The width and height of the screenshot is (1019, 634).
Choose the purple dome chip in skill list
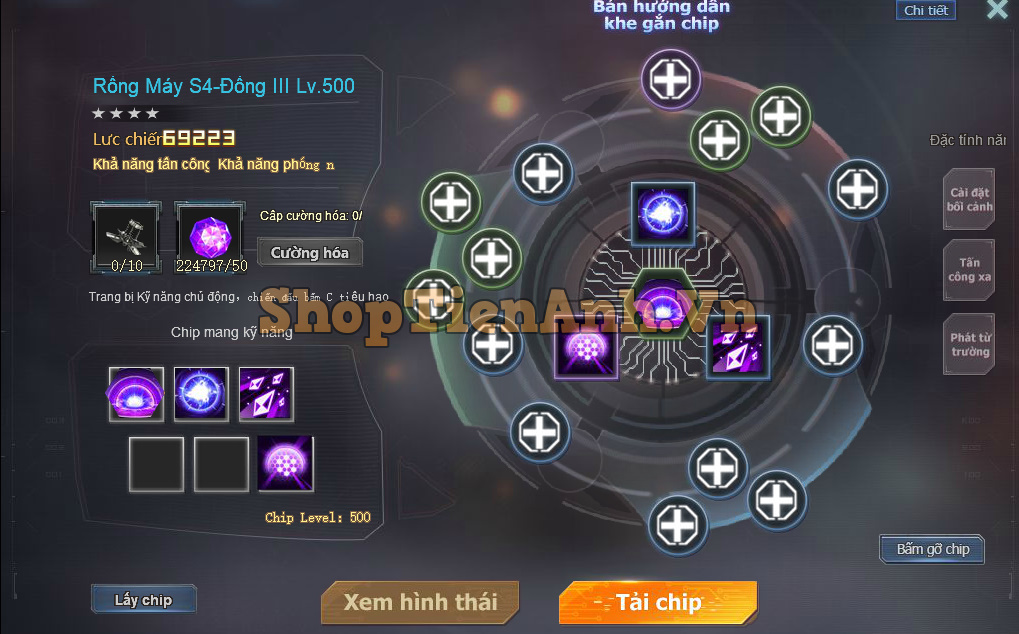136,394
